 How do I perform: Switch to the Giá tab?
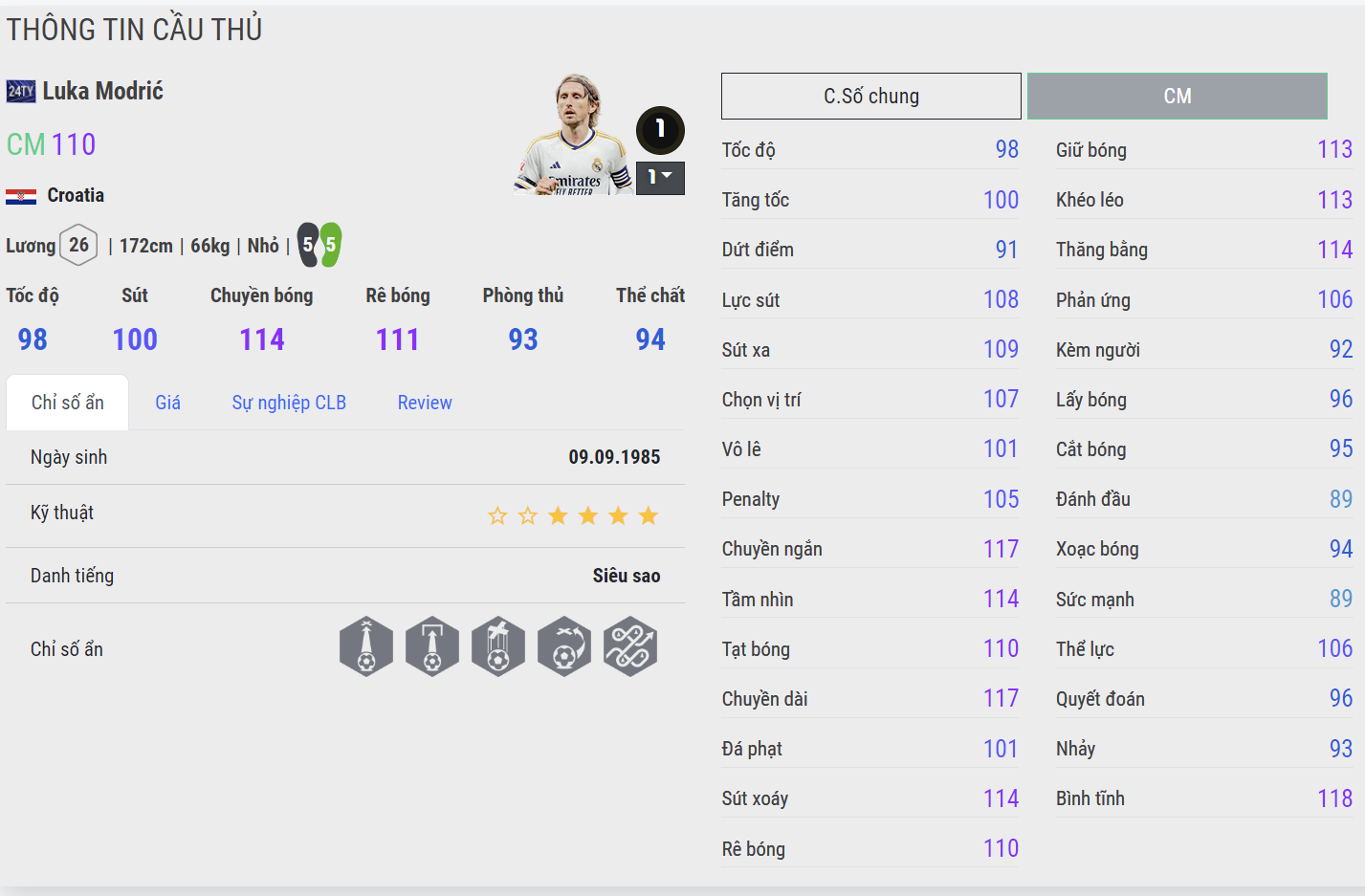167,402
